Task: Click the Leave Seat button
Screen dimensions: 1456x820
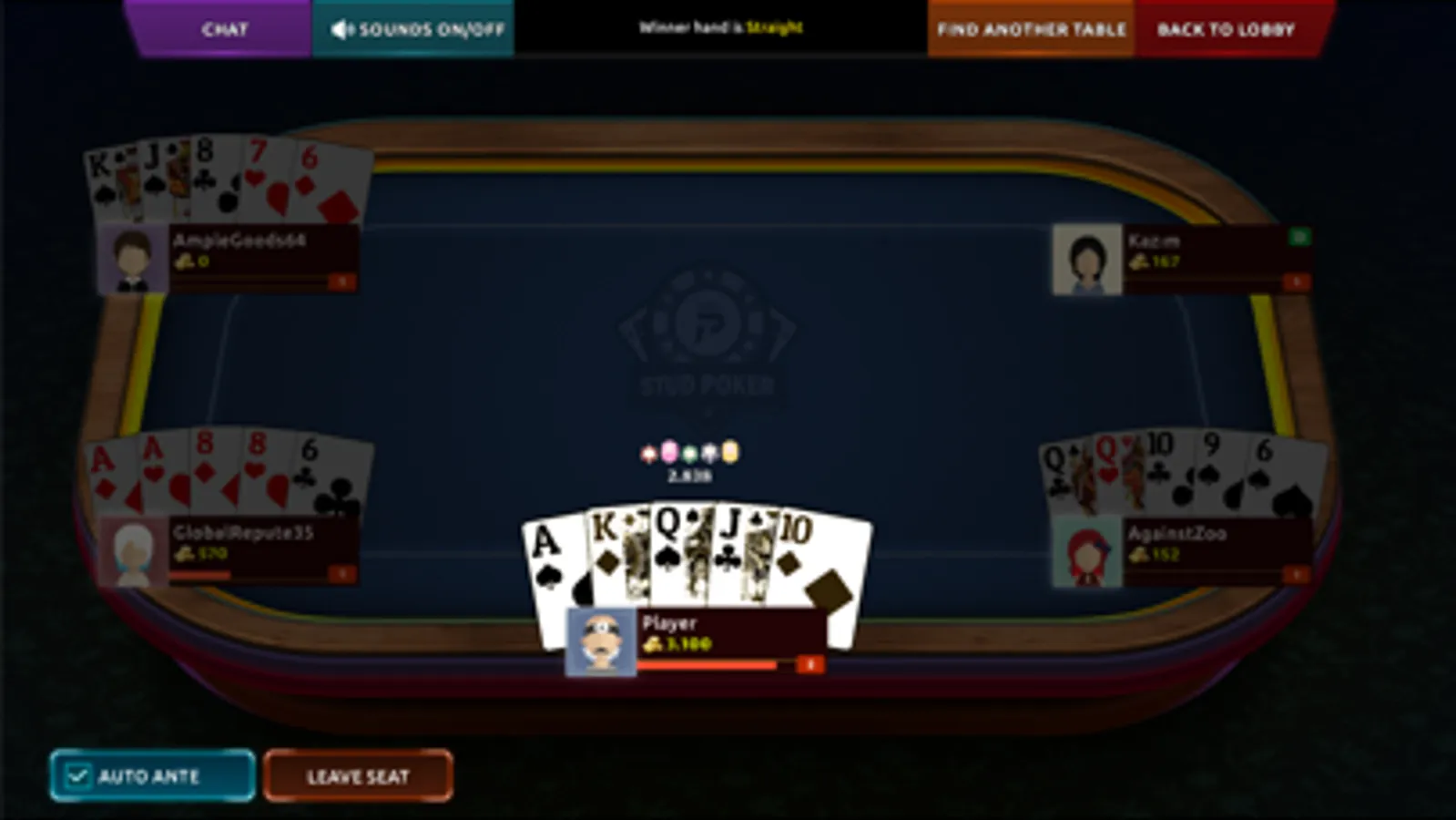Action: 358,776
